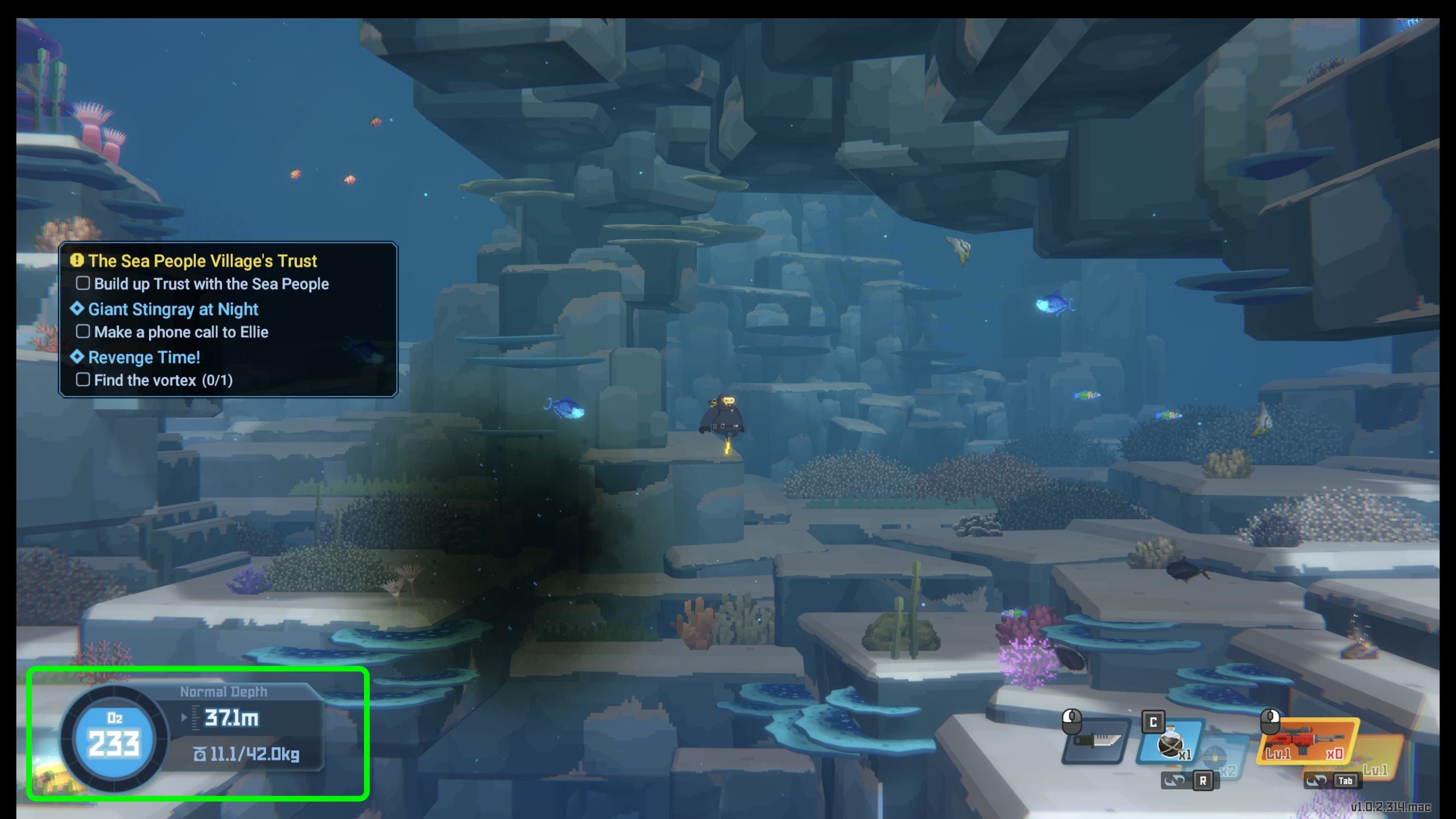This screenshot has width=1456, height=819.
Task: Select the red Lv.1 rifle weapon slot
Action: (1306, 742)
